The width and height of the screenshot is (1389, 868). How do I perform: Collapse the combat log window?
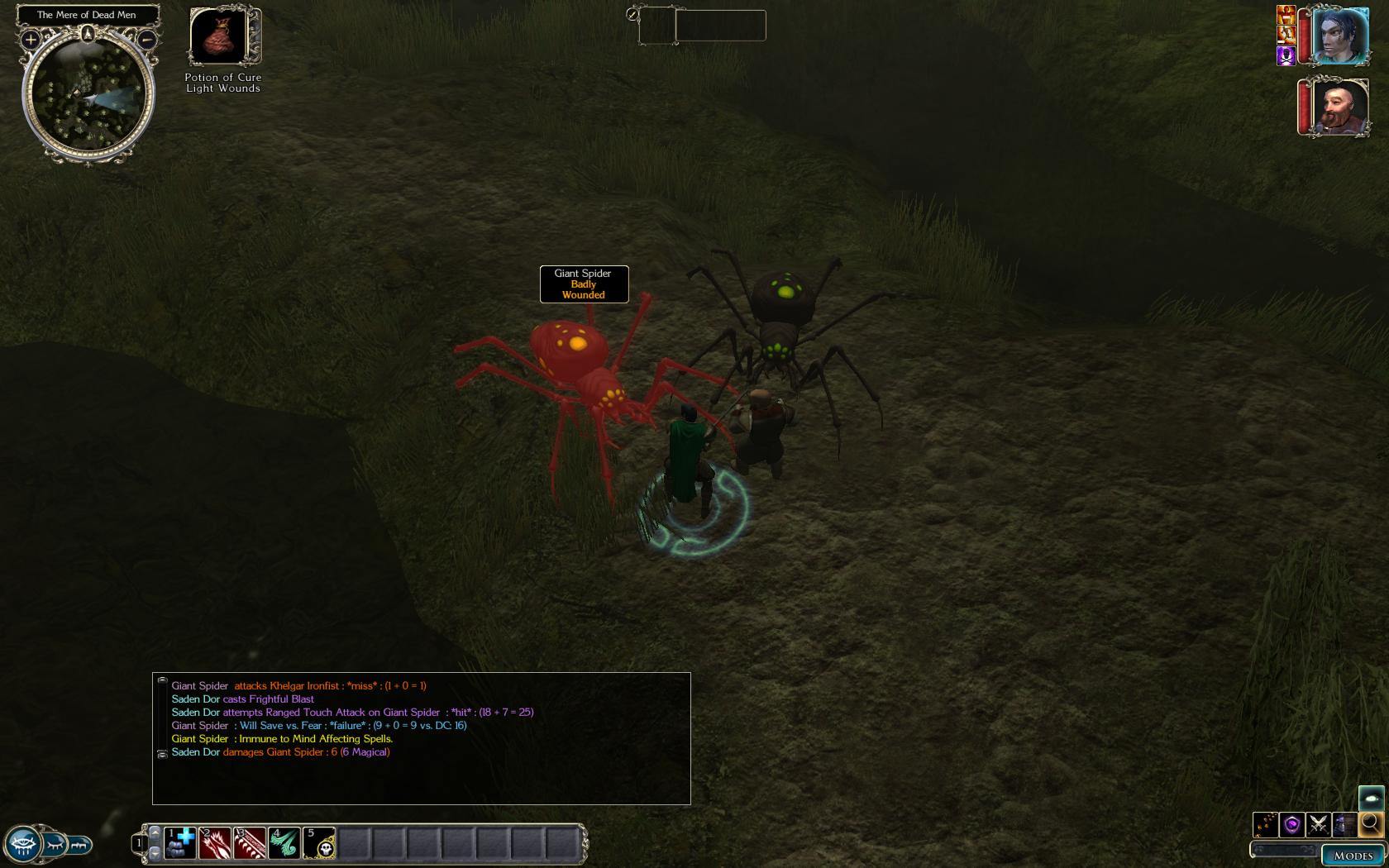(162, 680)
